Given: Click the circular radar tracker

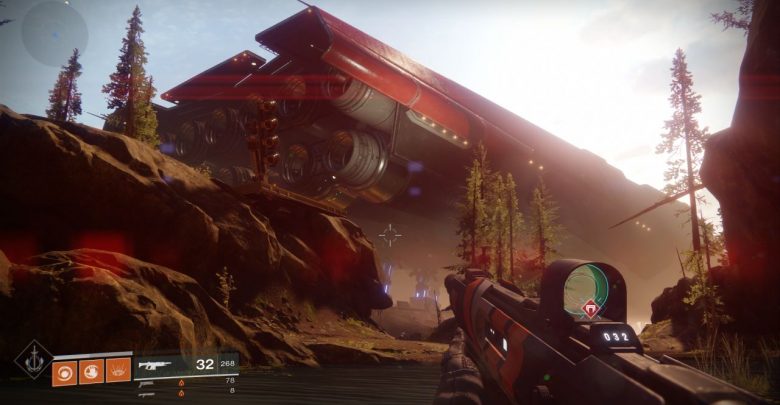Looking at the screenshot, I should click(x=54, y=33).
